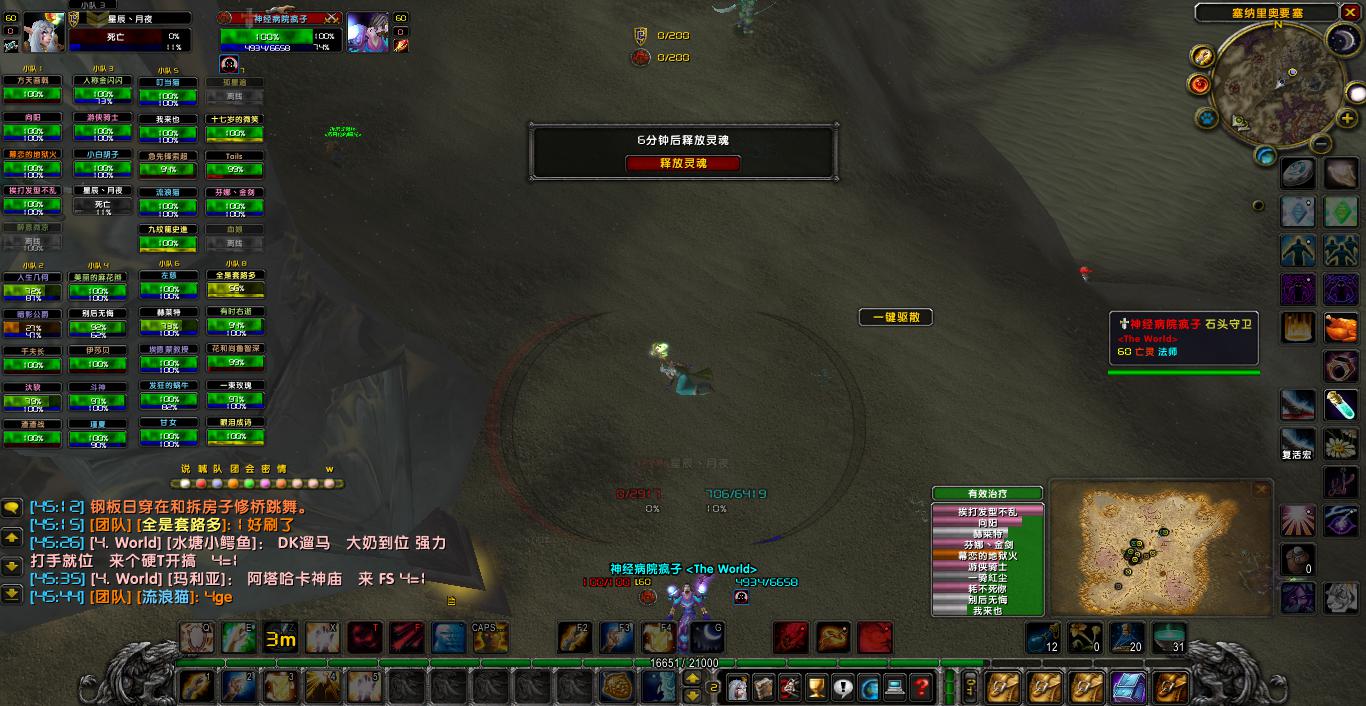Click the 一键驱散 one-click dispel button
Screen dimensions: 1366x706
[x=895, y=317]
